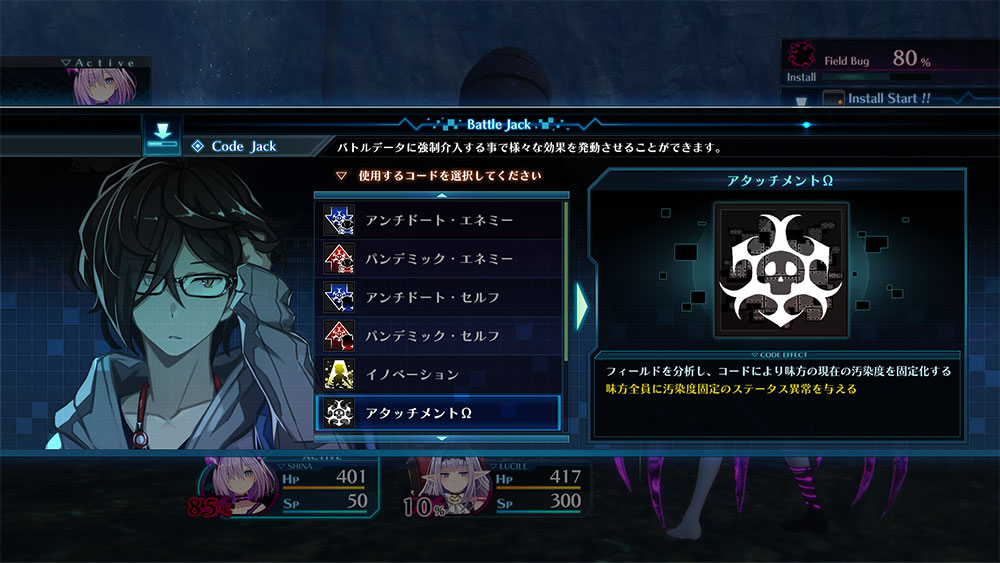Choose the パンデミック・エネミー code
This screenshot has height=563, width=1000.
440,258
